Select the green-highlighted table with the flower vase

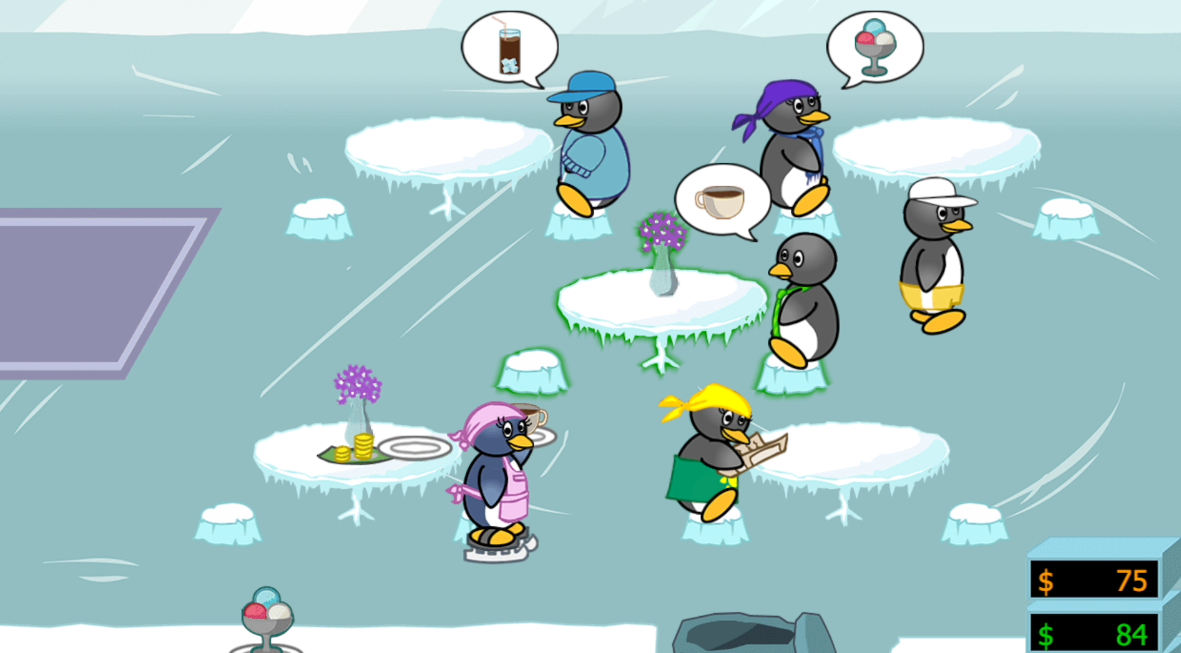tap(662, 302)
